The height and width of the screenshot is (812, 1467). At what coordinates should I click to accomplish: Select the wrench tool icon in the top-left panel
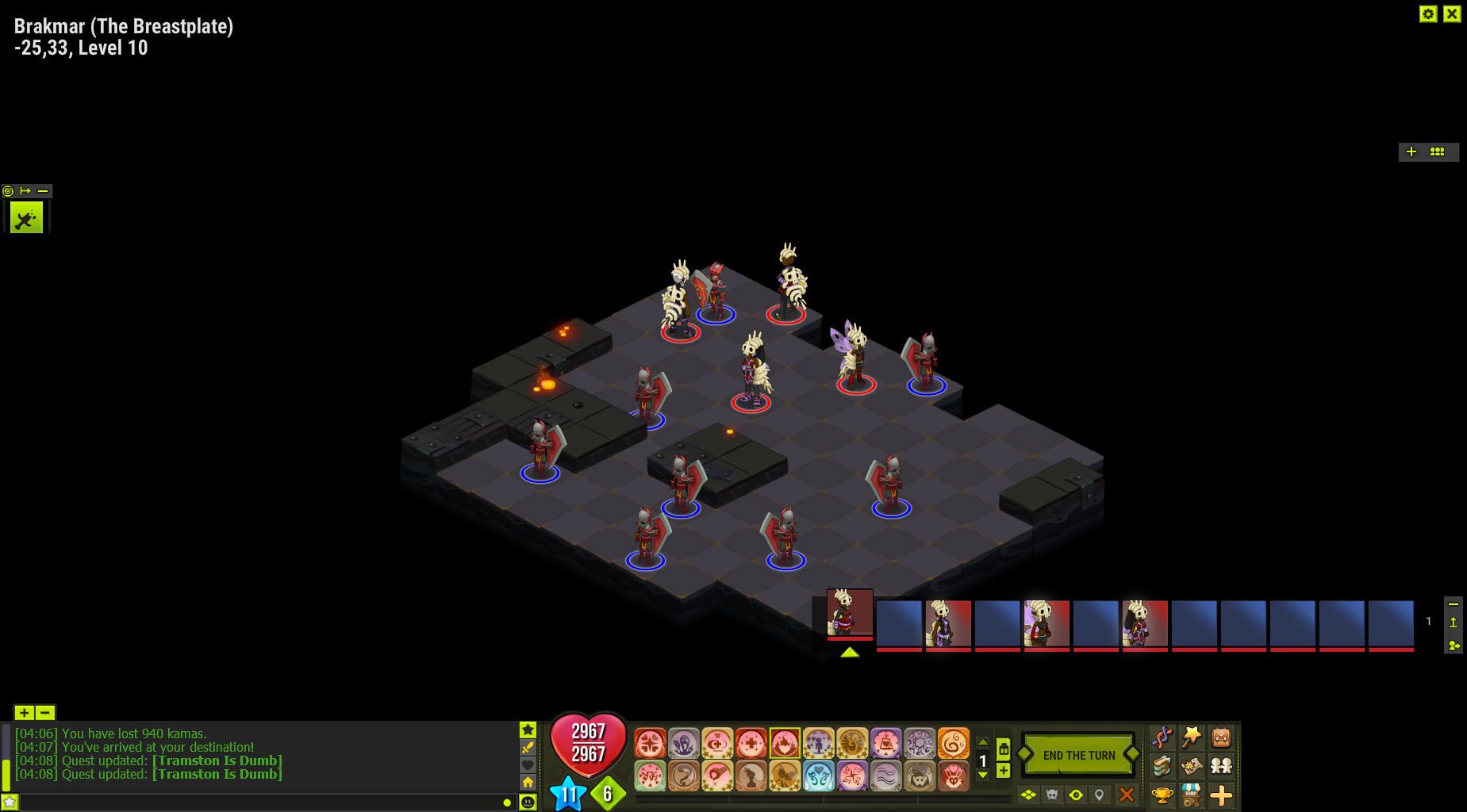click(26, 216)
